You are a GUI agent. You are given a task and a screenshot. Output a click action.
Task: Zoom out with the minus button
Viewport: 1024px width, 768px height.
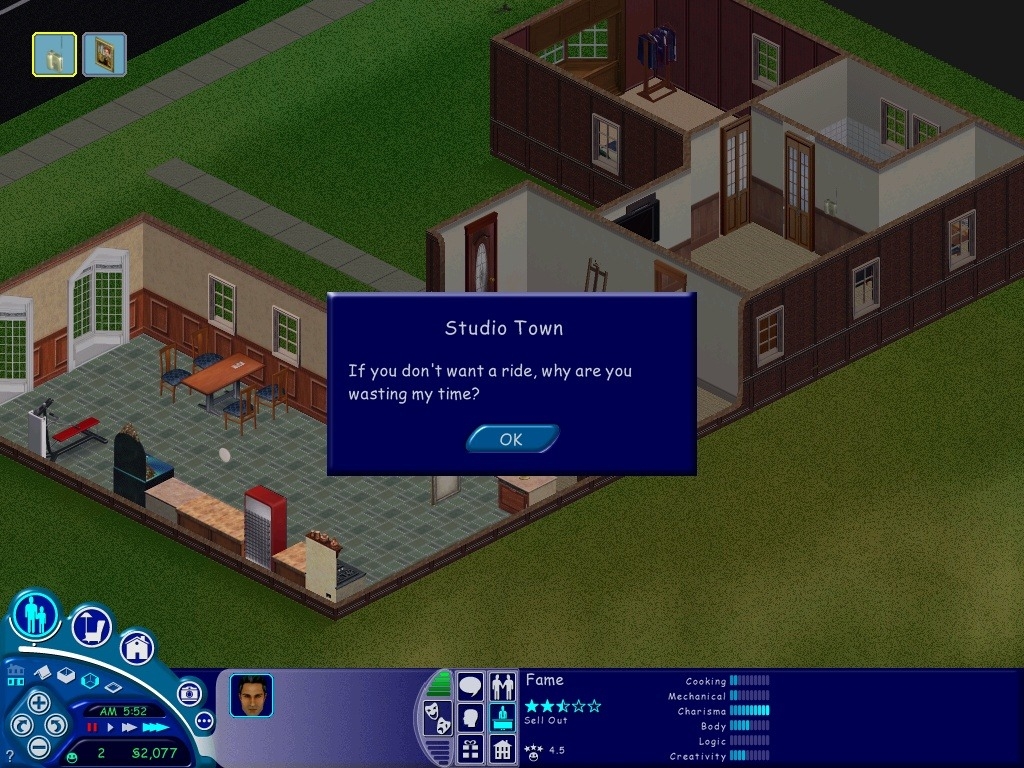point(38,746)
